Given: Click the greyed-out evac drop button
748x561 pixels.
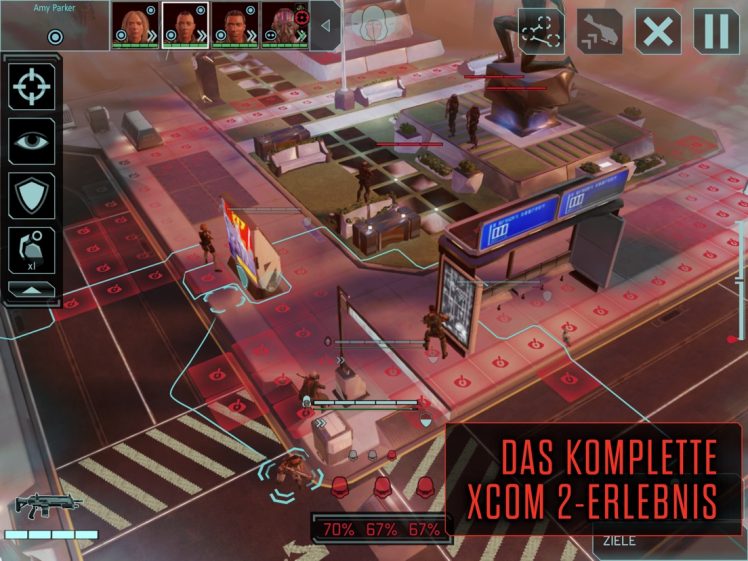Looking at the screenshot, I should 599,30.
